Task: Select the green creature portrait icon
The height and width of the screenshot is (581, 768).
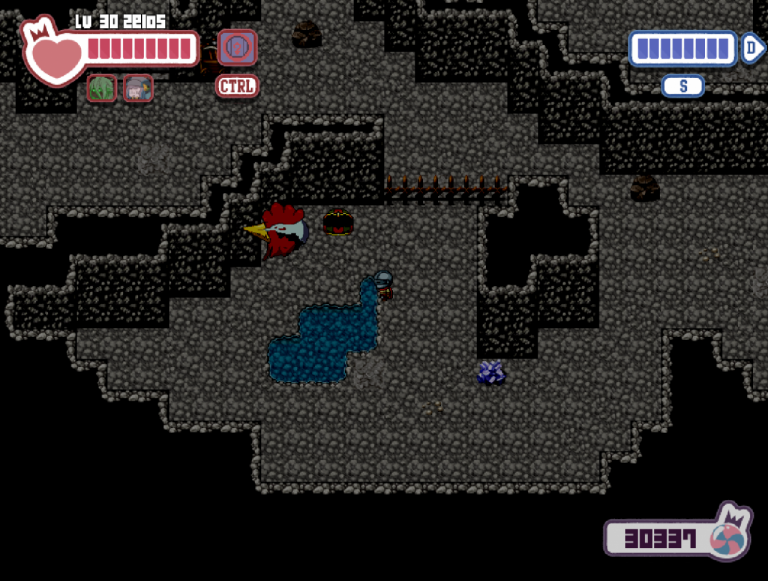Action: 102,88
